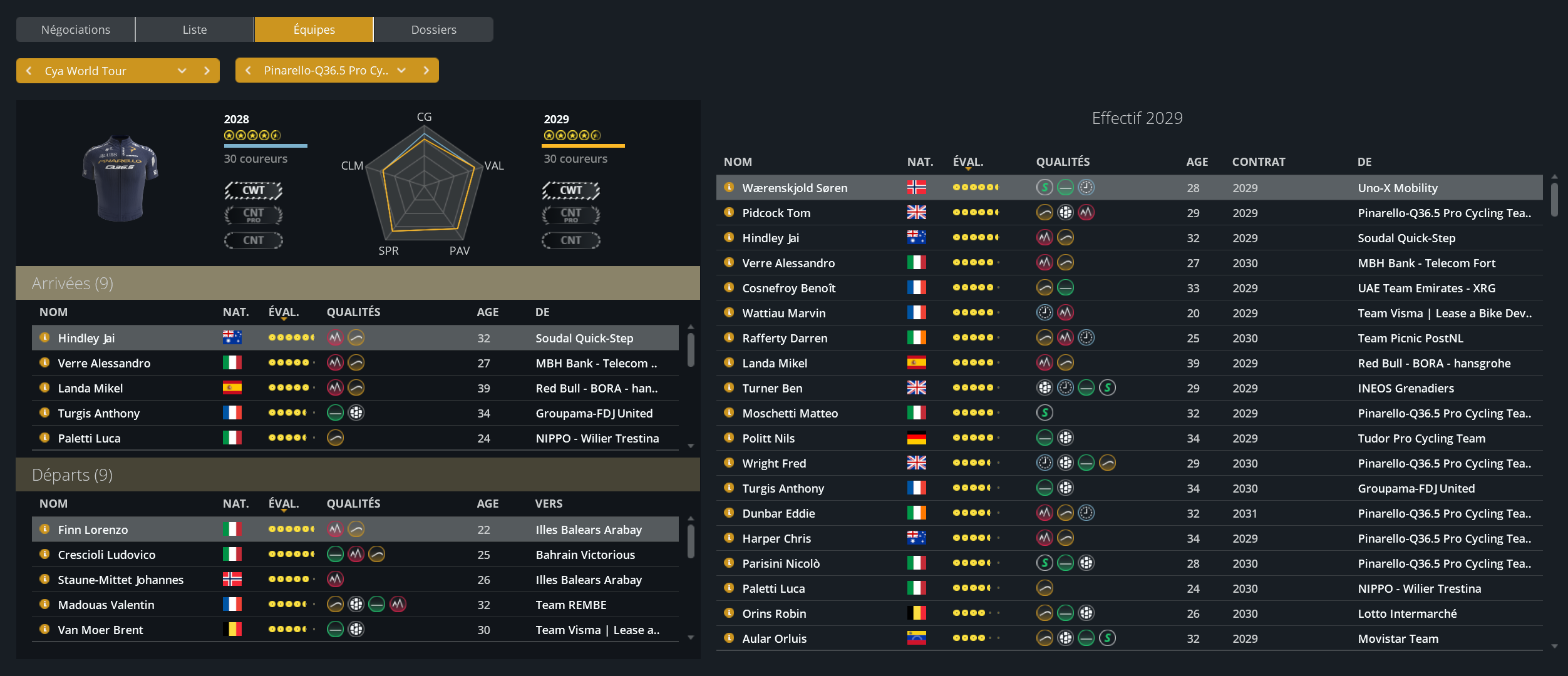
Task: Sort the roster by the AGE column
Action: (1197, 161)
